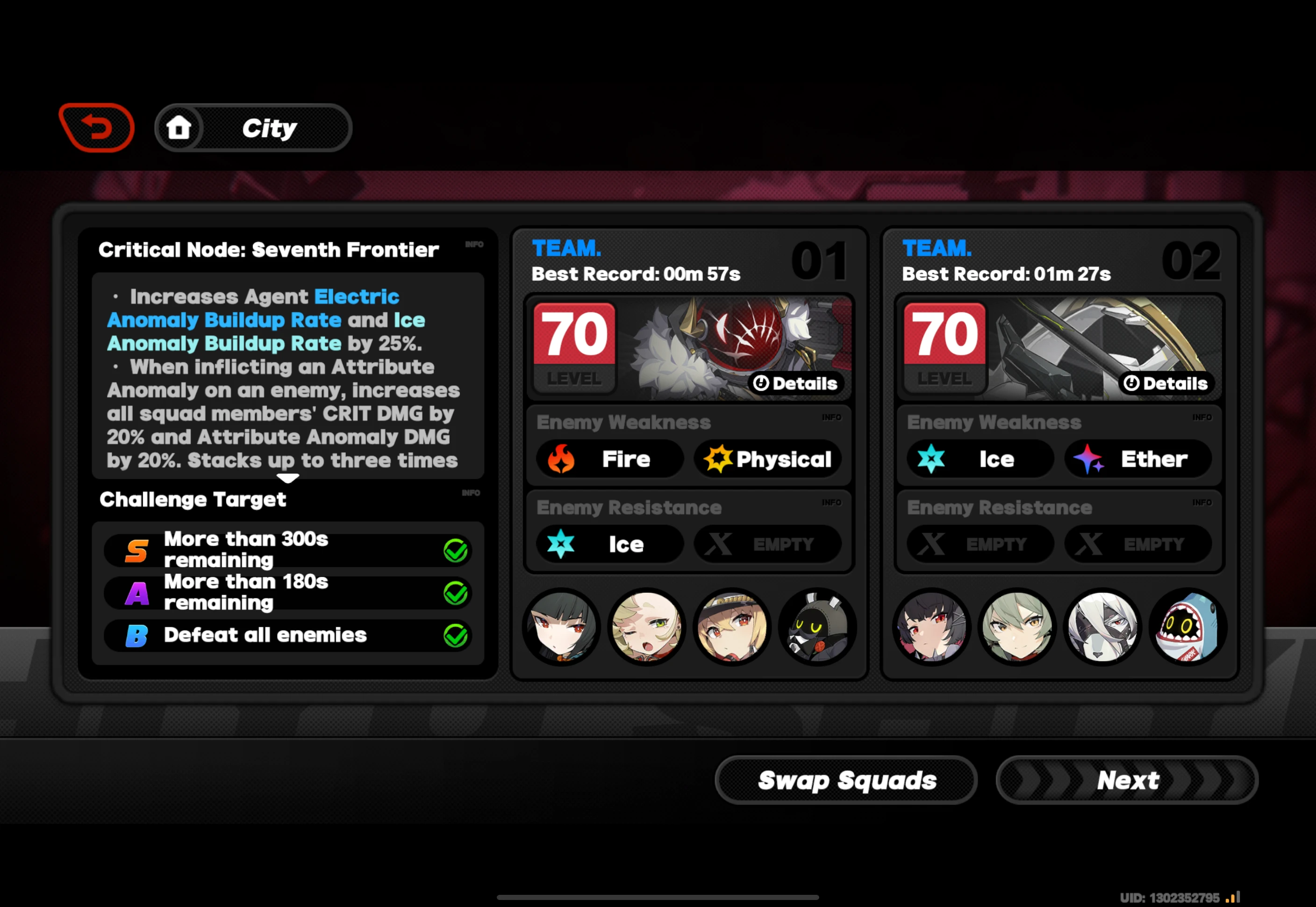
Task: Select the TEAM 02 header
Action: pyautogui.click(x=937, y=249)
